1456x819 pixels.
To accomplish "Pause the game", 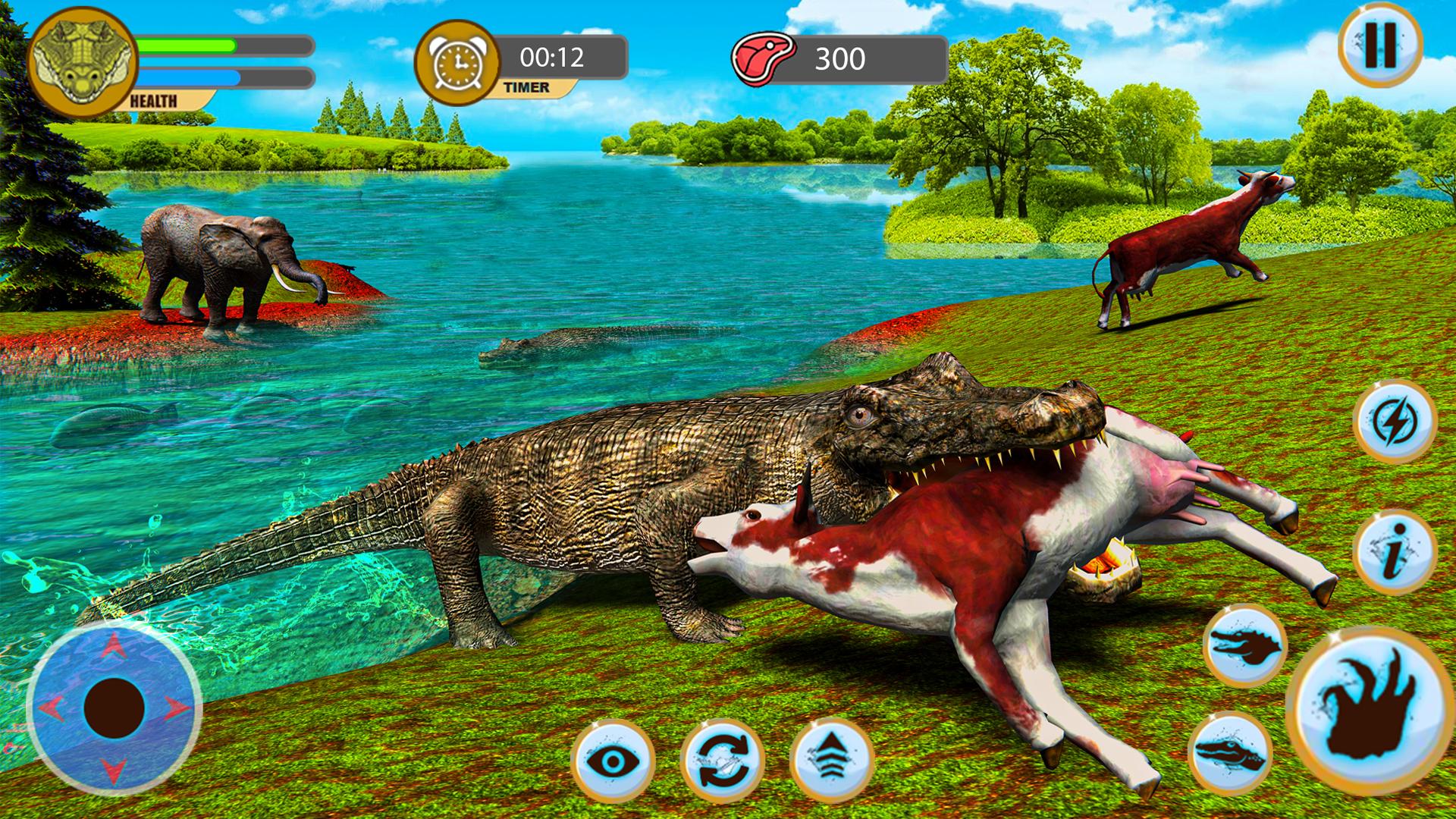I will point(1380,47).
